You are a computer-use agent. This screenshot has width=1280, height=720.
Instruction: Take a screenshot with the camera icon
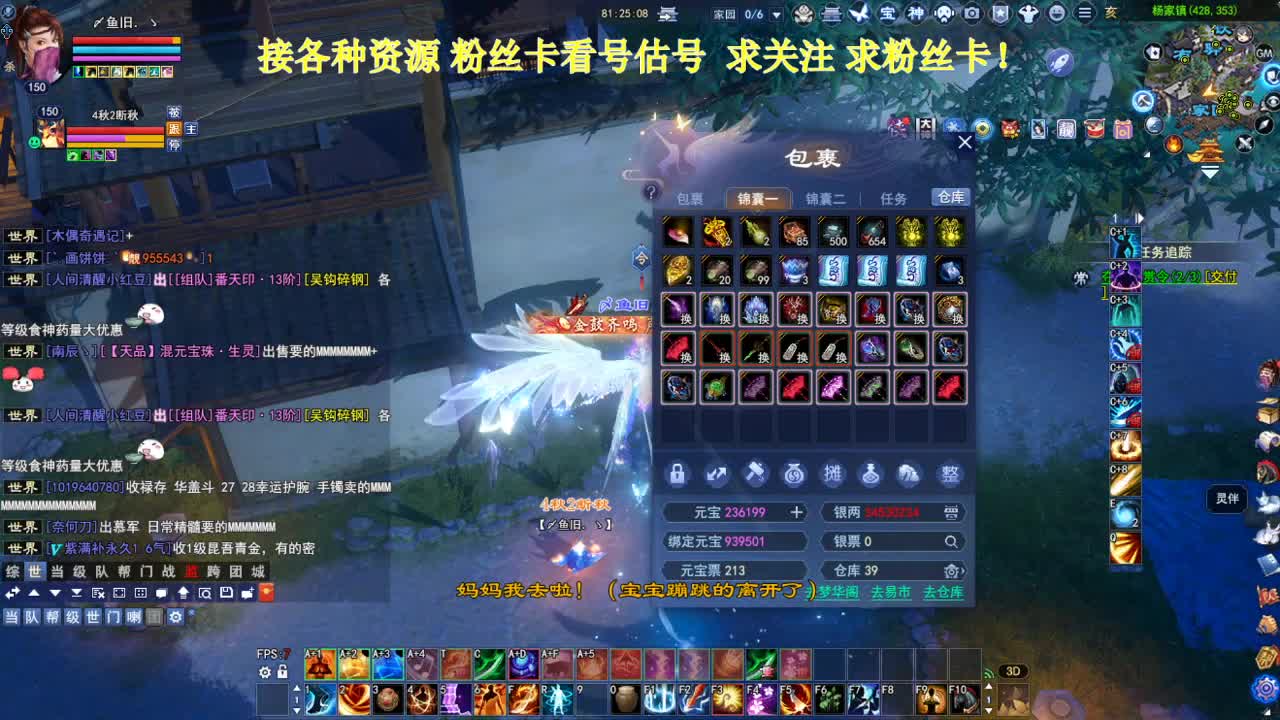coord(972,14)
